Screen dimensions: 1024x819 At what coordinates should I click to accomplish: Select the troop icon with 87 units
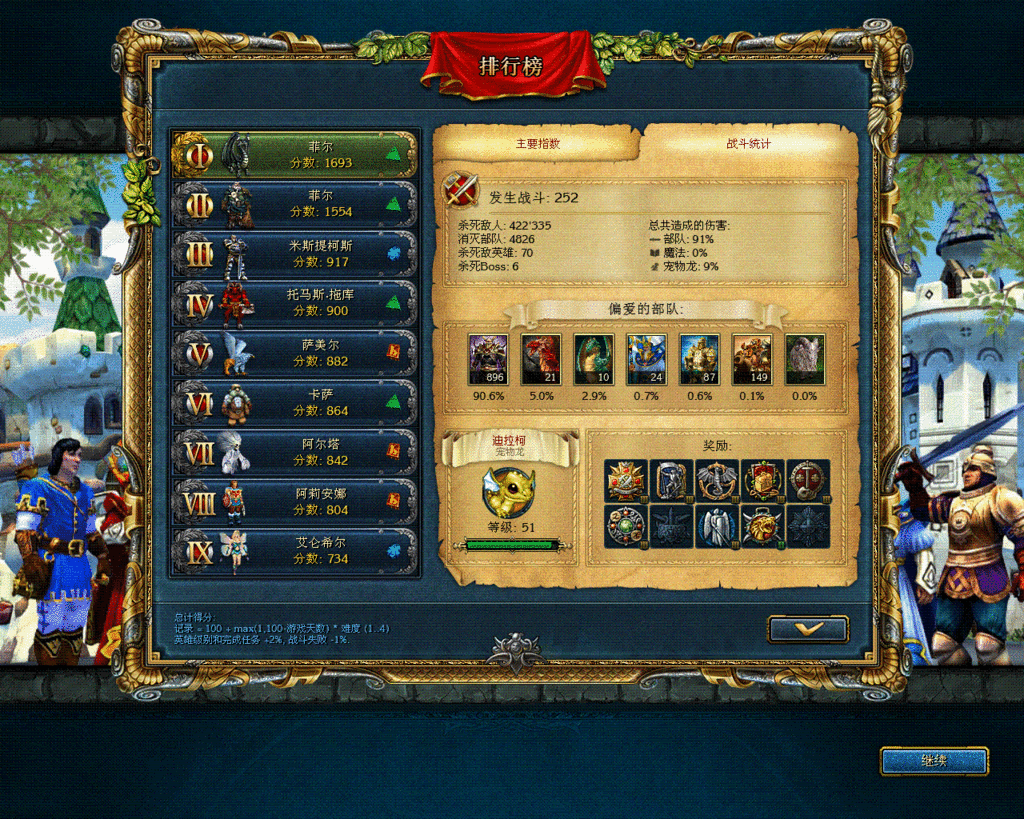click(699, 360)
